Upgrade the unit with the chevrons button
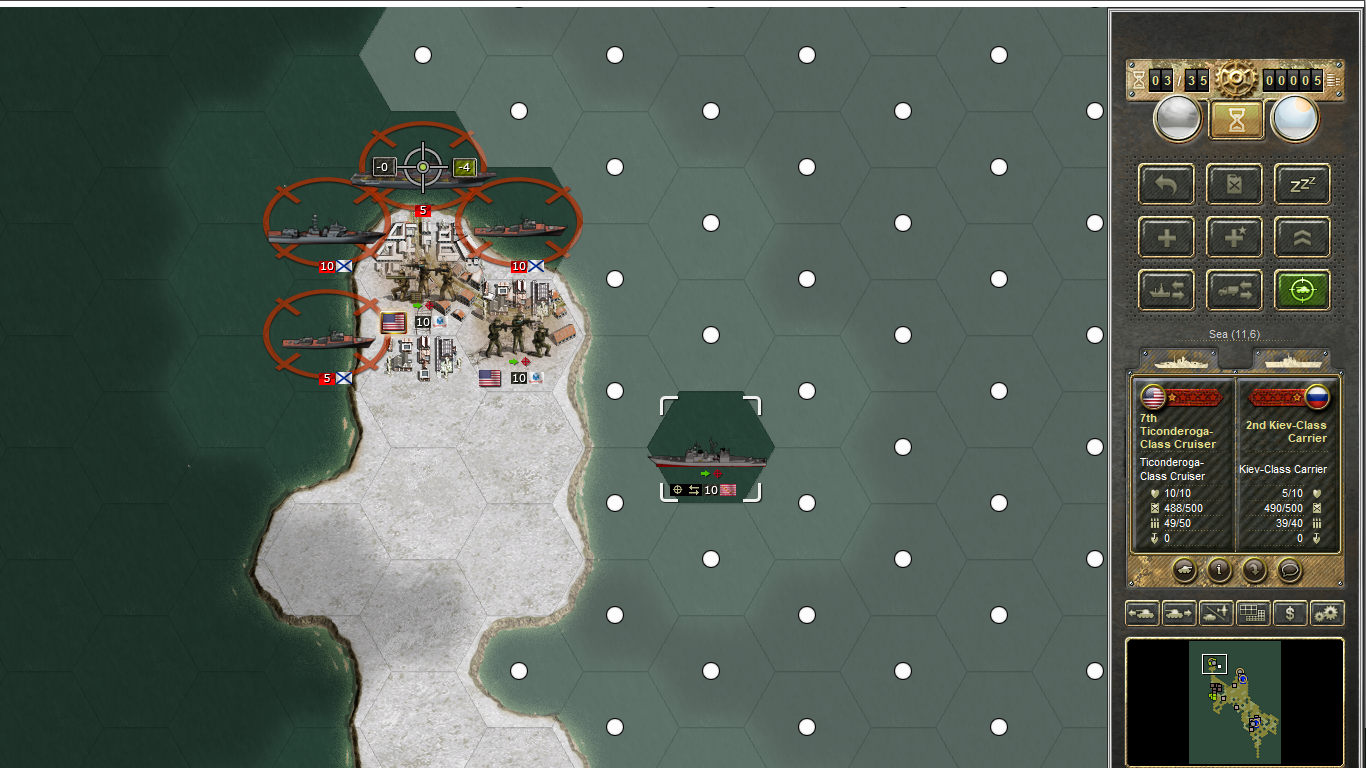This screenshot has width=1366, height=768. (1302, 238)
